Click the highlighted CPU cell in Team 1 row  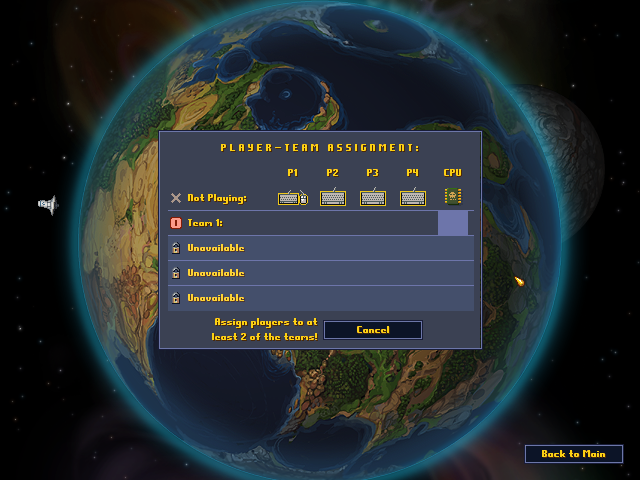coord(453,223)
